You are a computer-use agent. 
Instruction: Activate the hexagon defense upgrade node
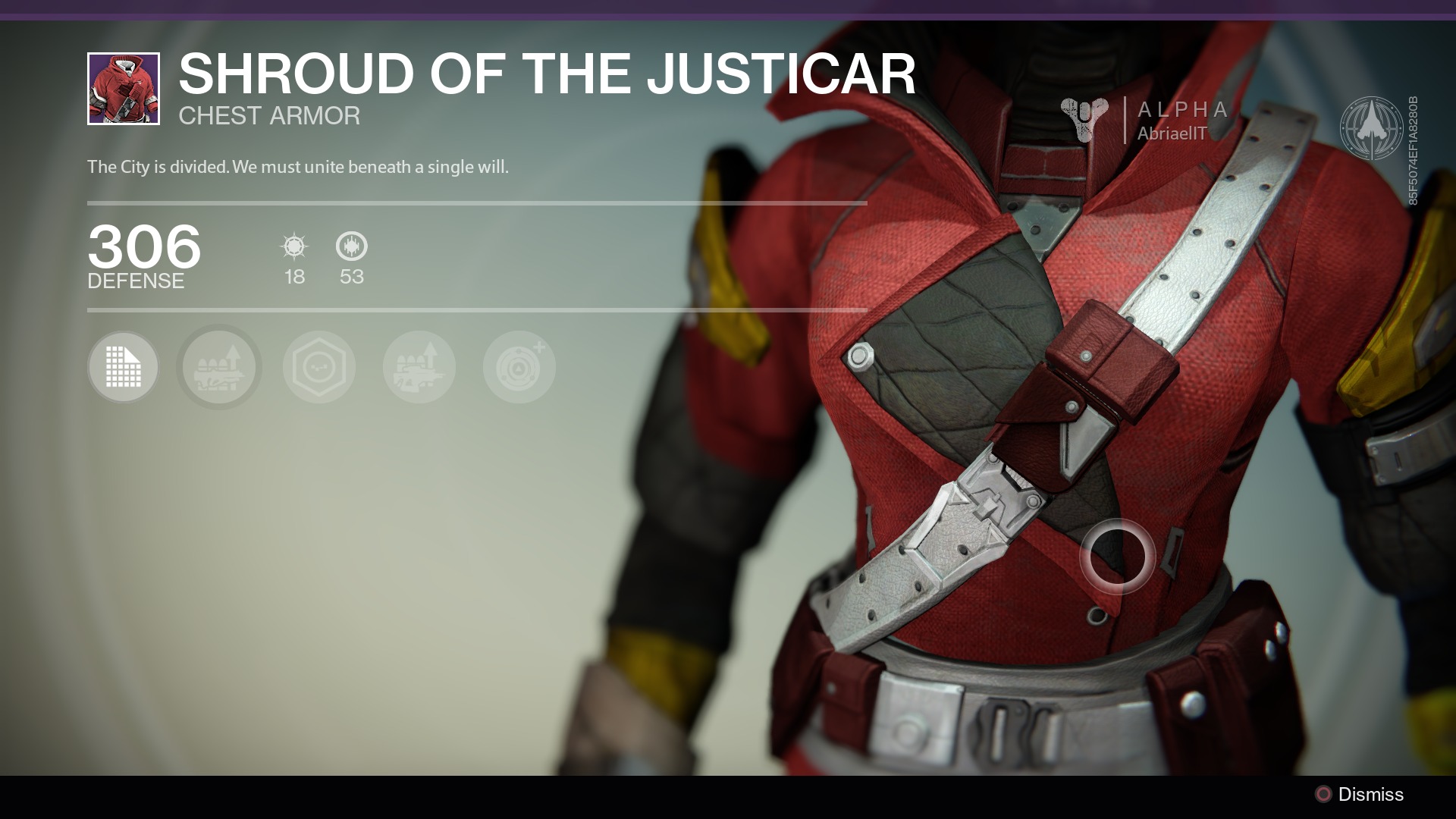319,367
